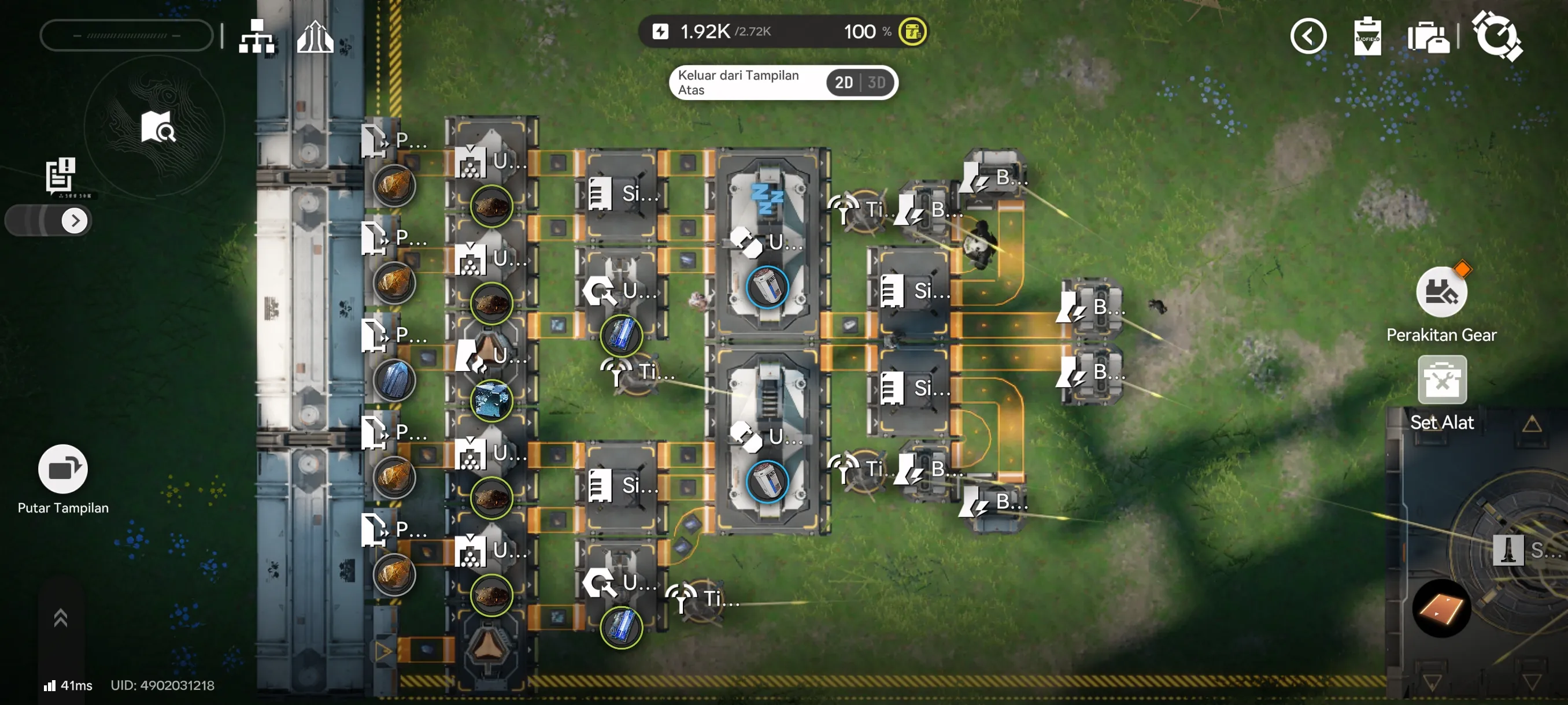Open Perakitan Gear assembly
The image size is (1568, 705).
pos(1441,292)
